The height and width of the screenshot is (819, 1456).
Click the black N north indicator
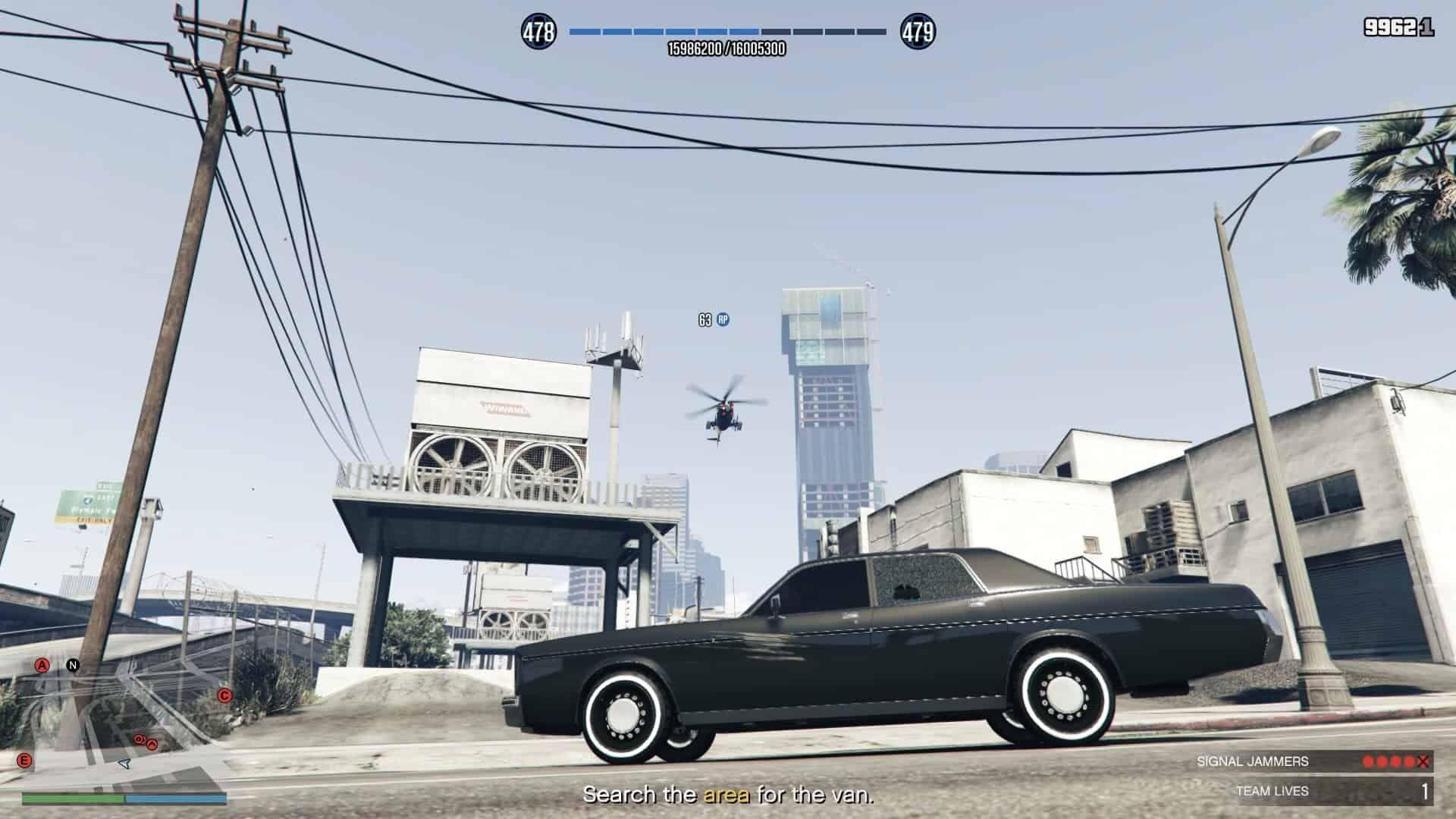pyautogui.click(x=73, y=666)
